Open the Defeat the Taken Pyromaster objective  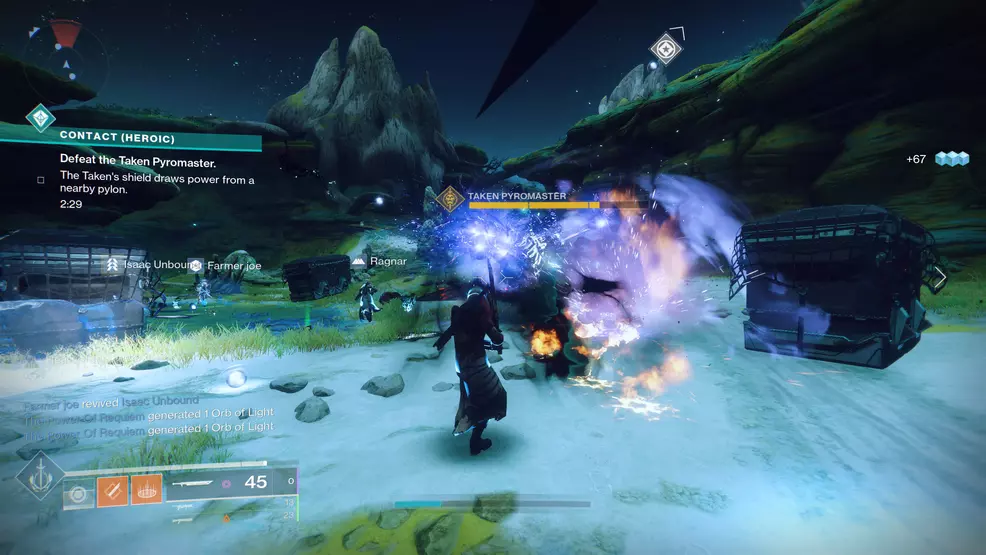click(139, 162)
